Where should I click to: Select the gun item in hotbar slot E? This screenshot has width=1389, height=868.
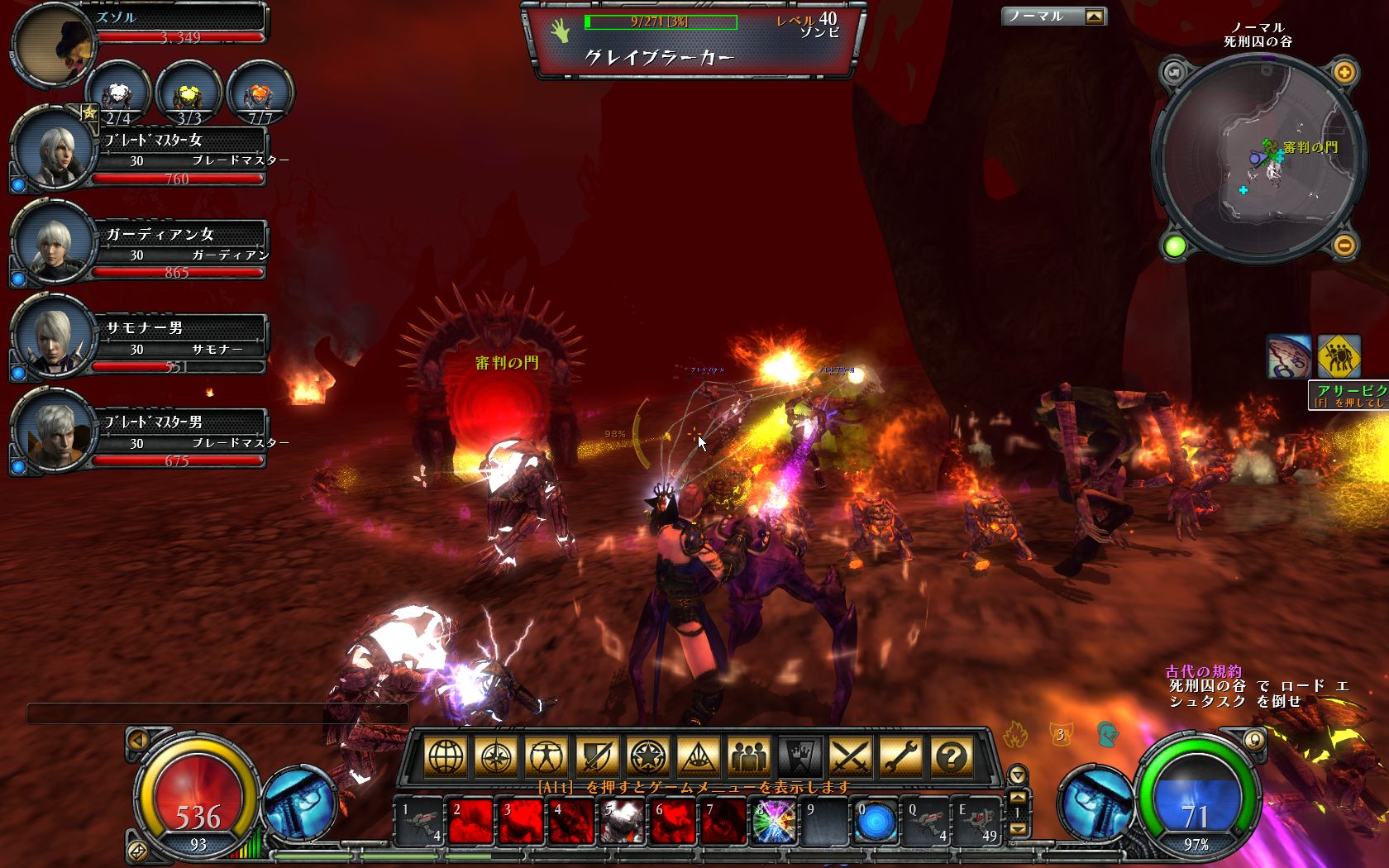tap(976, 822)
